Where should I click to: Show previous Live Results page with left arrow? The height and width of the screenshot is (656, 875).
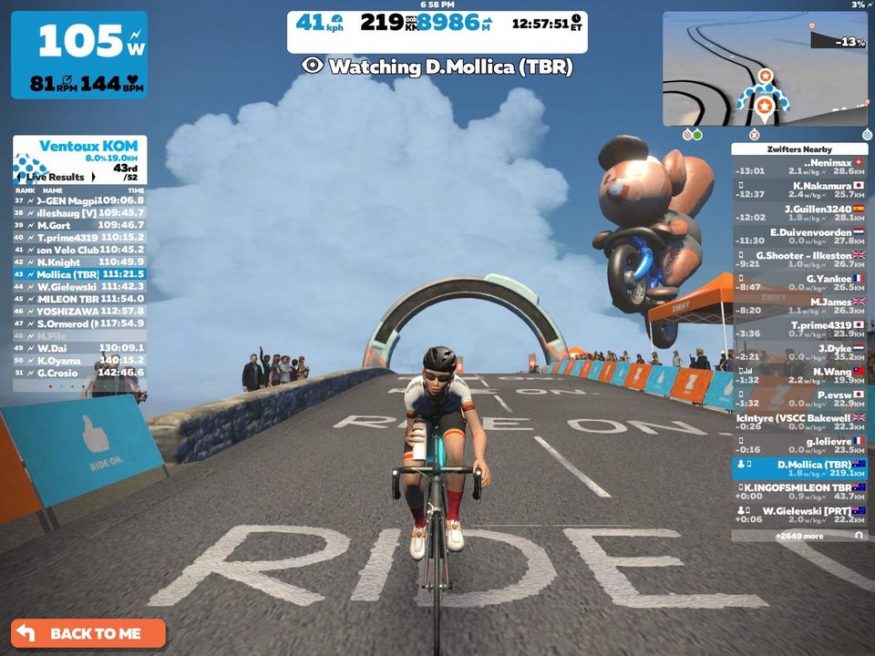21,176
